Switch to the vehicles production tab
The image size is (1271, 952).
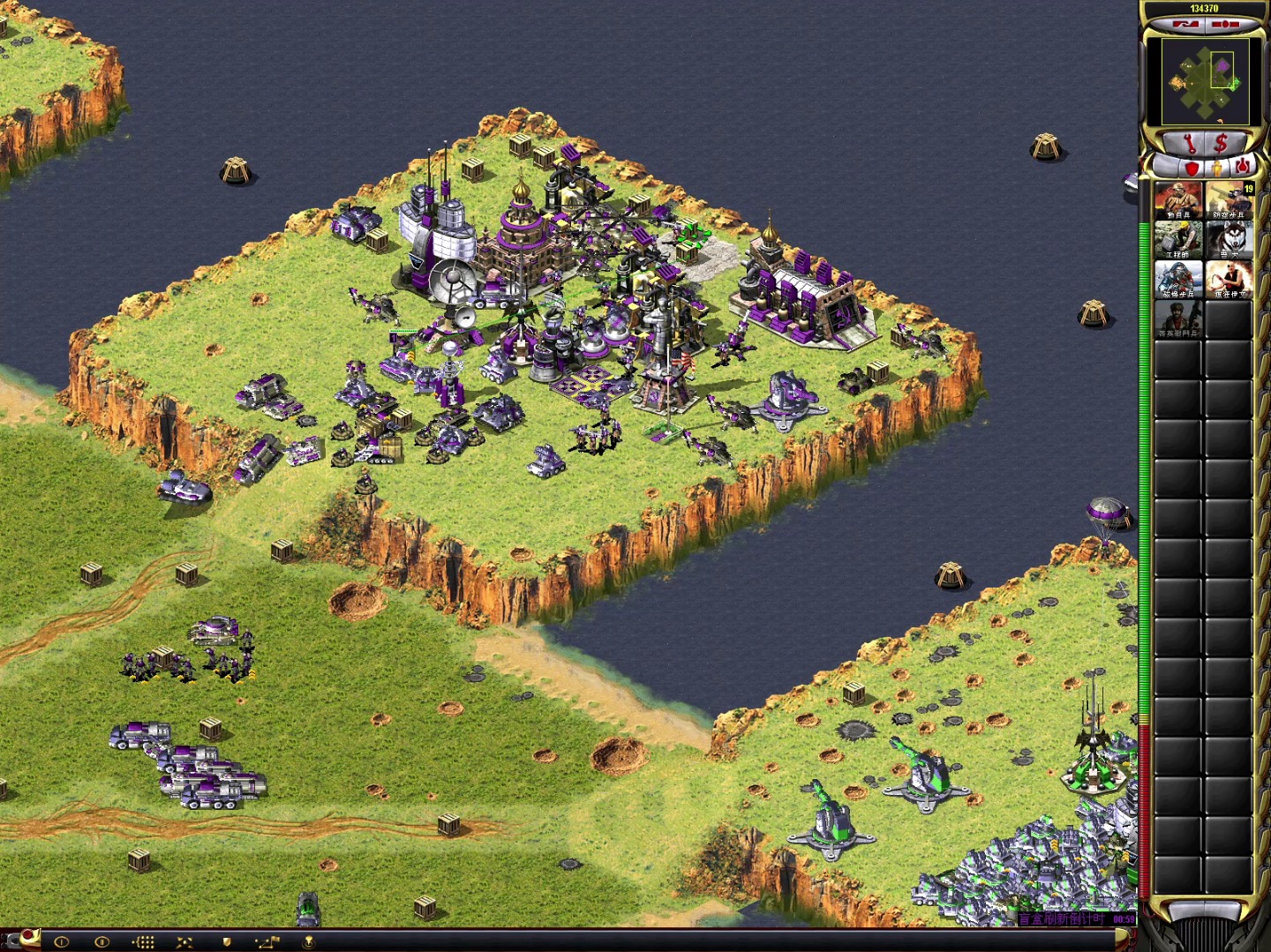1242,165
